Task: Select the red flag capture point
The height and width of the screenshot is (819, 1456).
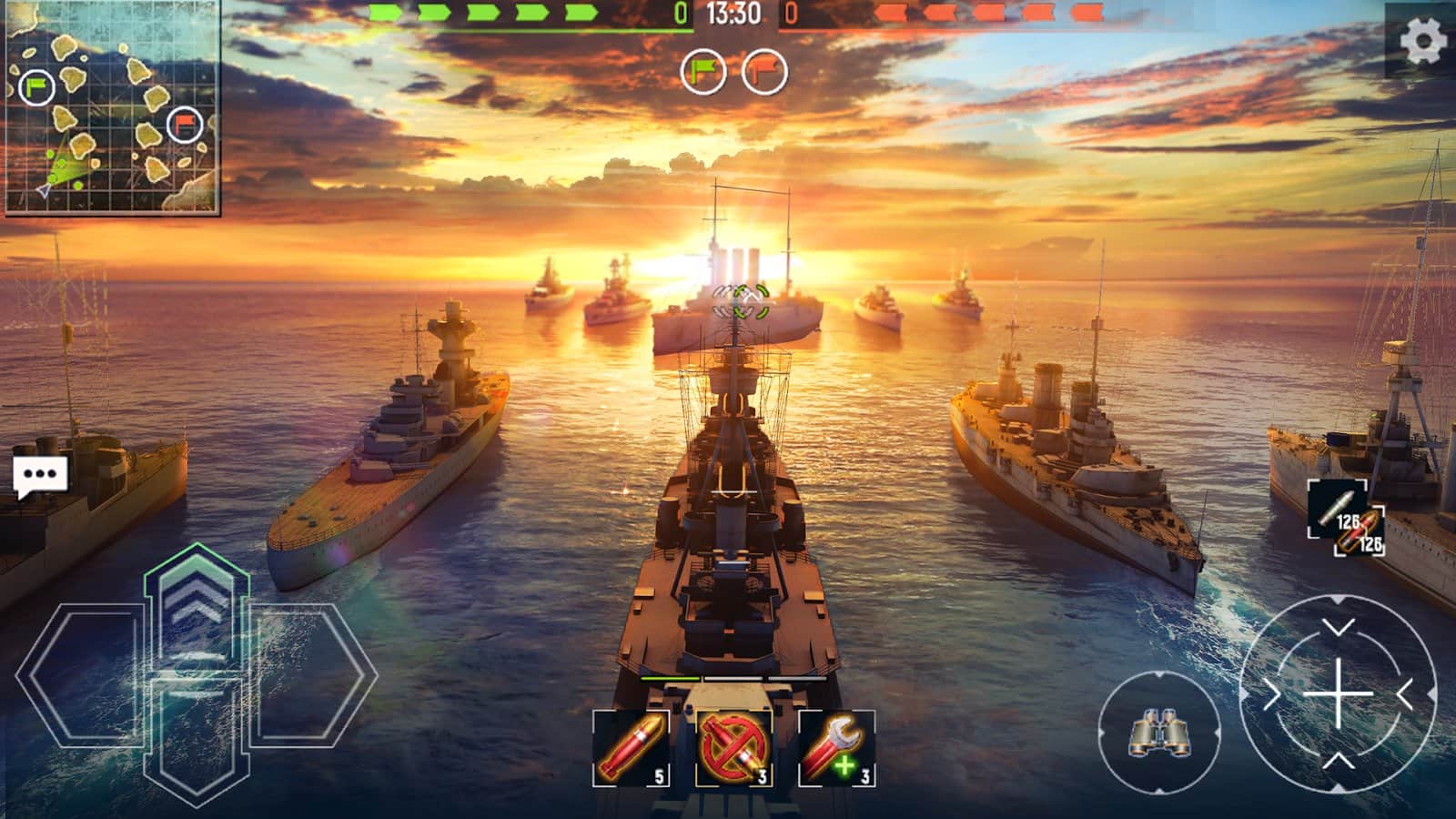Action: click(764, 71)
